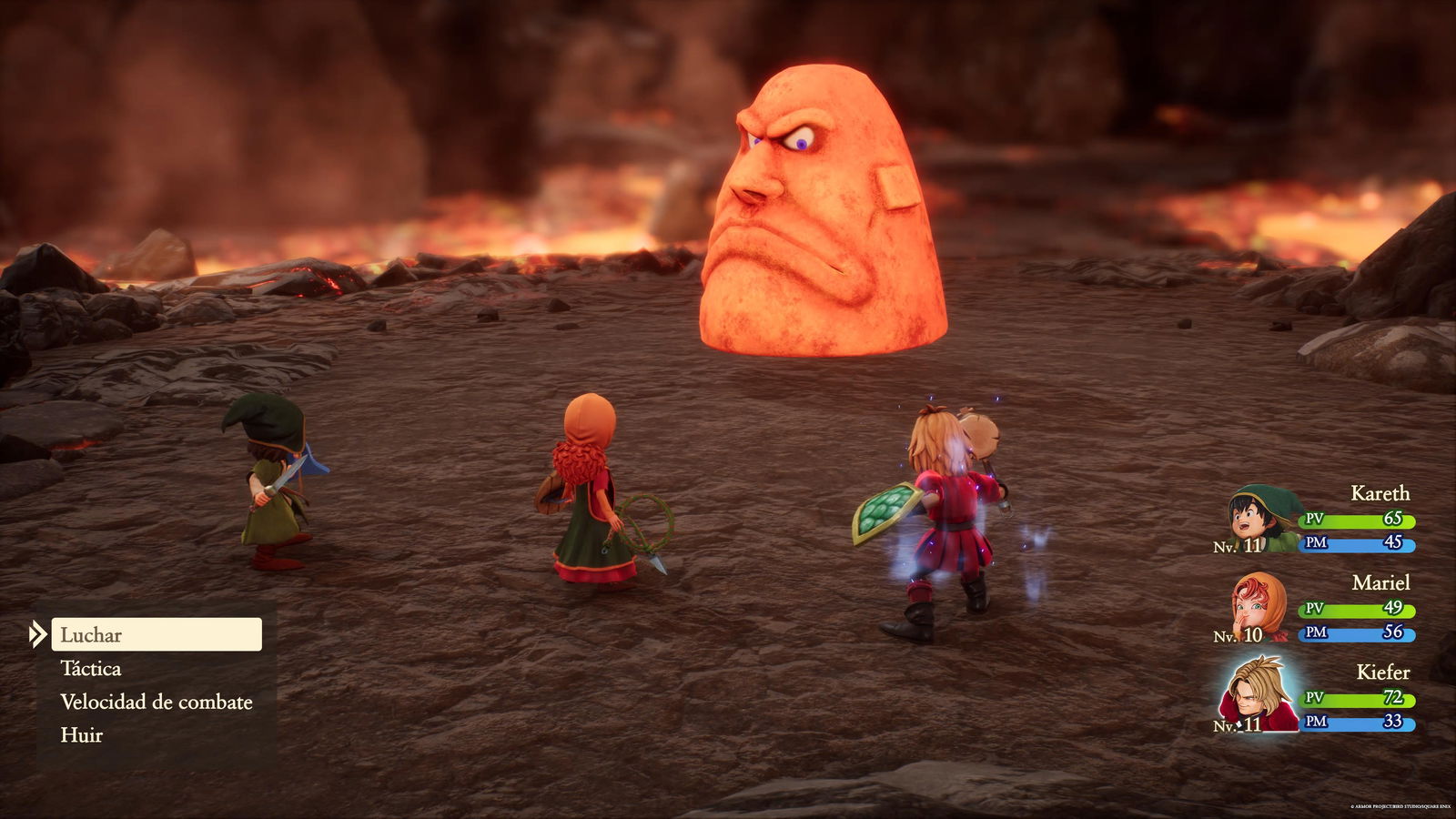The width and height of the screenshot is (1456, 819).
Task: Click the selection arrow cursor beside Luchar
Action: 38,634
